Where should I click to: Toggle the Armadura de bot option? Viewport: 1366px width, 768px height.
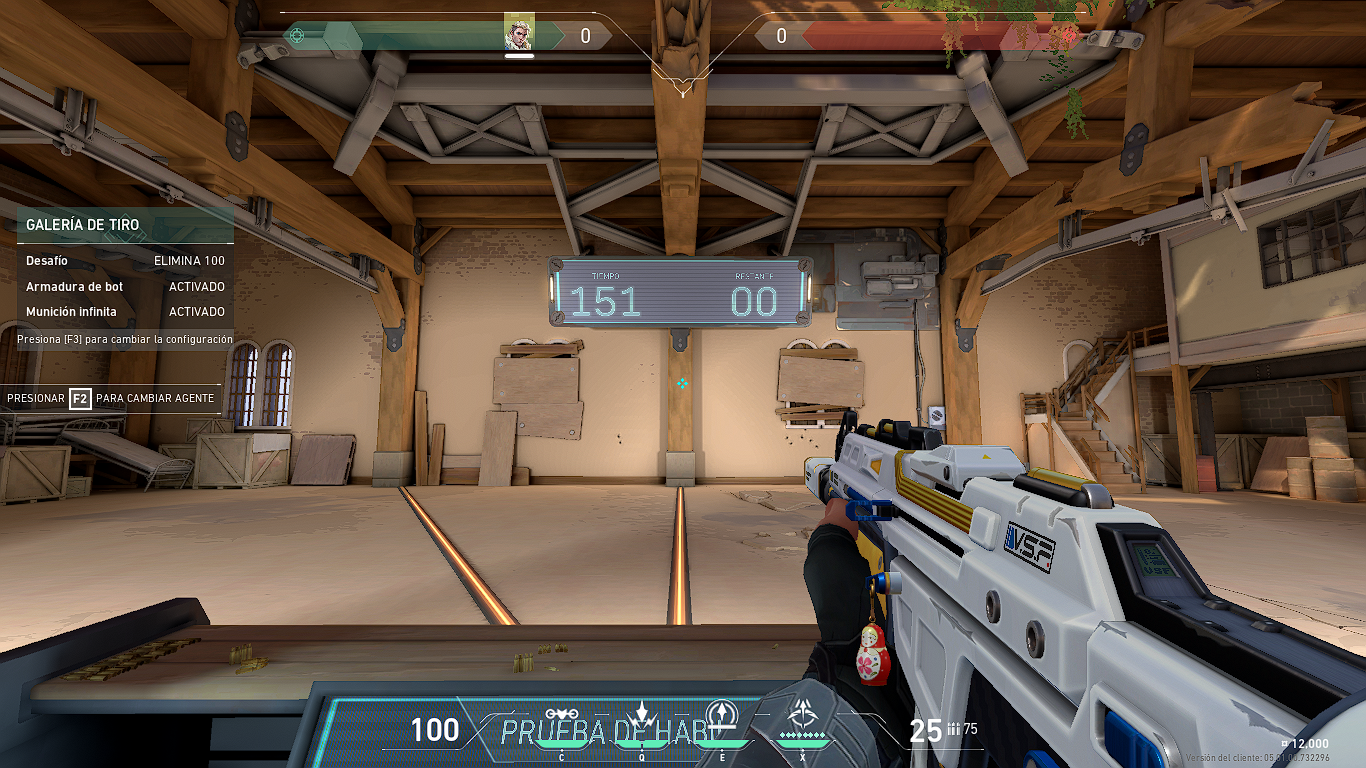click(125, 286)
